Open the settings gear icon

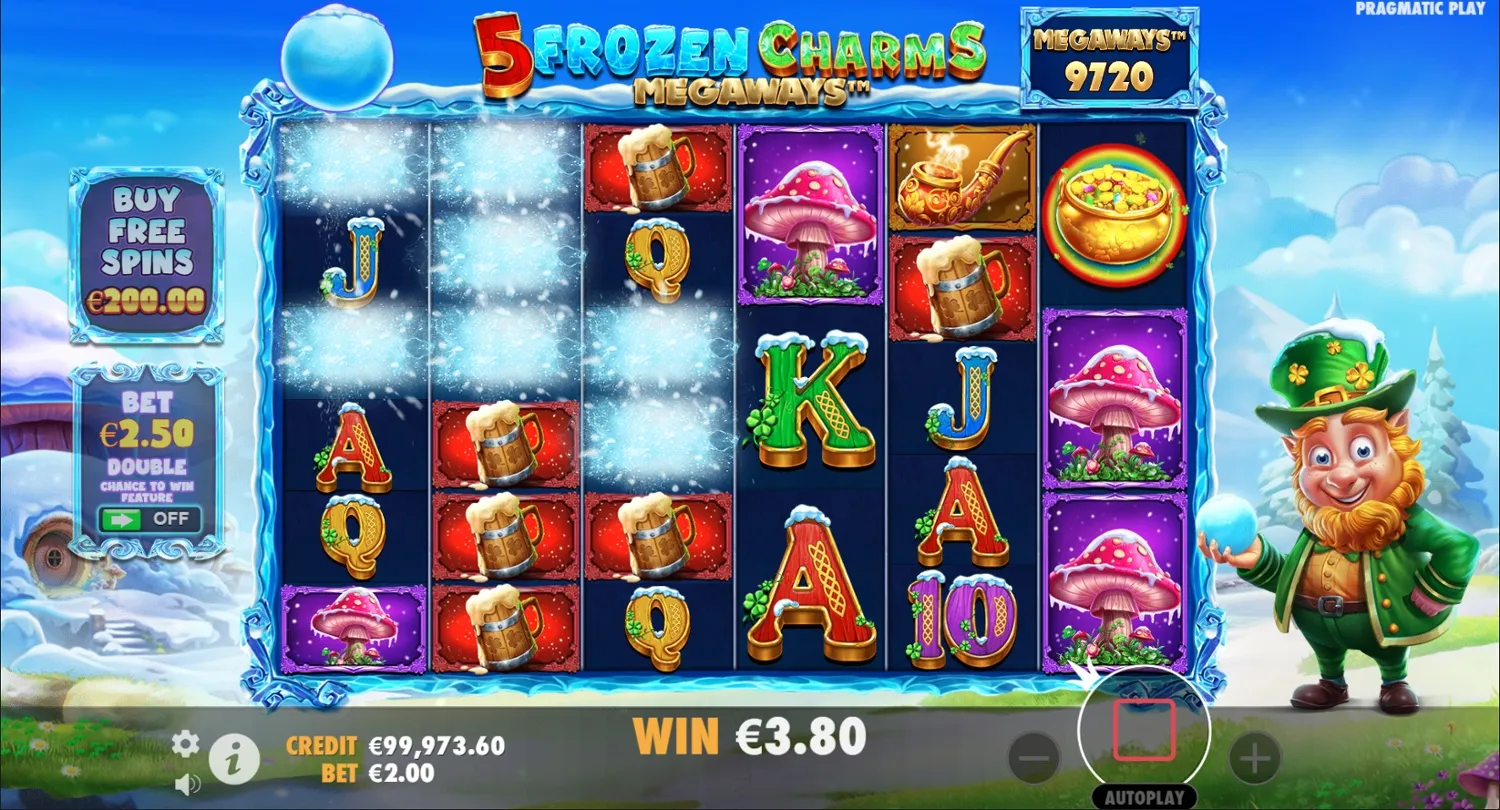(x=184, y=744)
